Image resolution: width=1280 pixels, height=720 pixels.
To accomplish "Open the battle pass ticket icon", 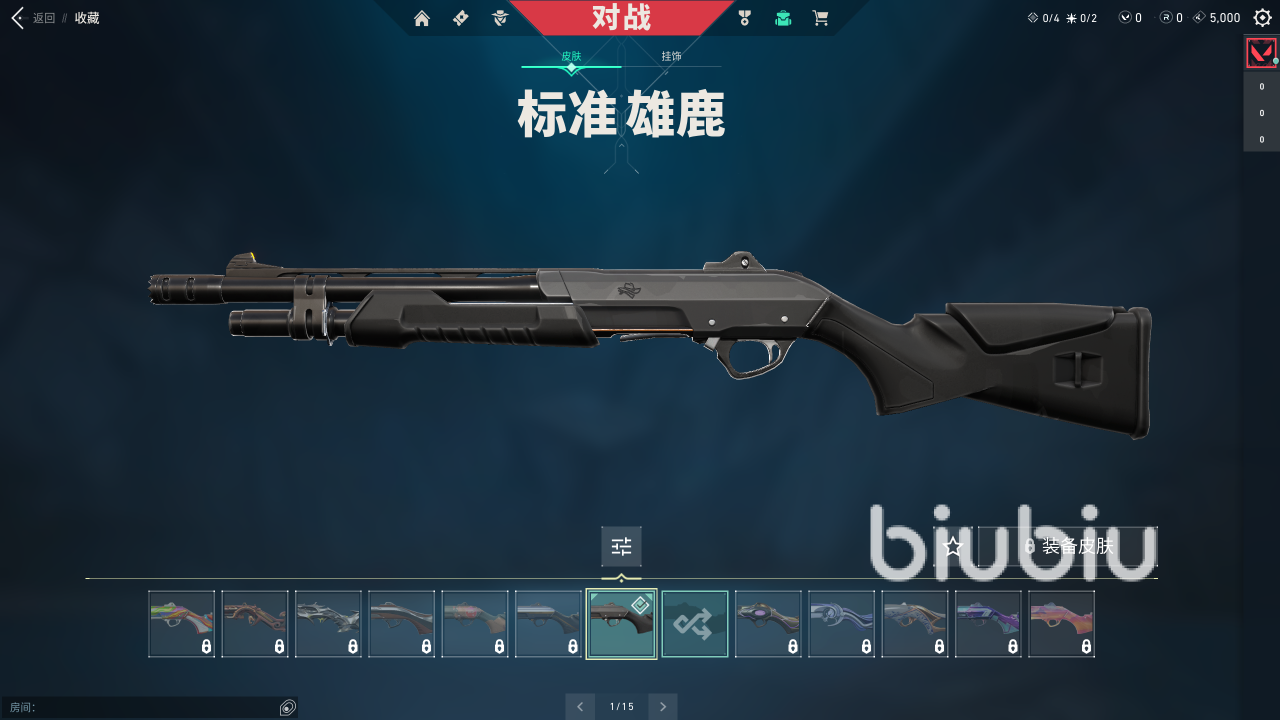I will [x=460, y=18].
